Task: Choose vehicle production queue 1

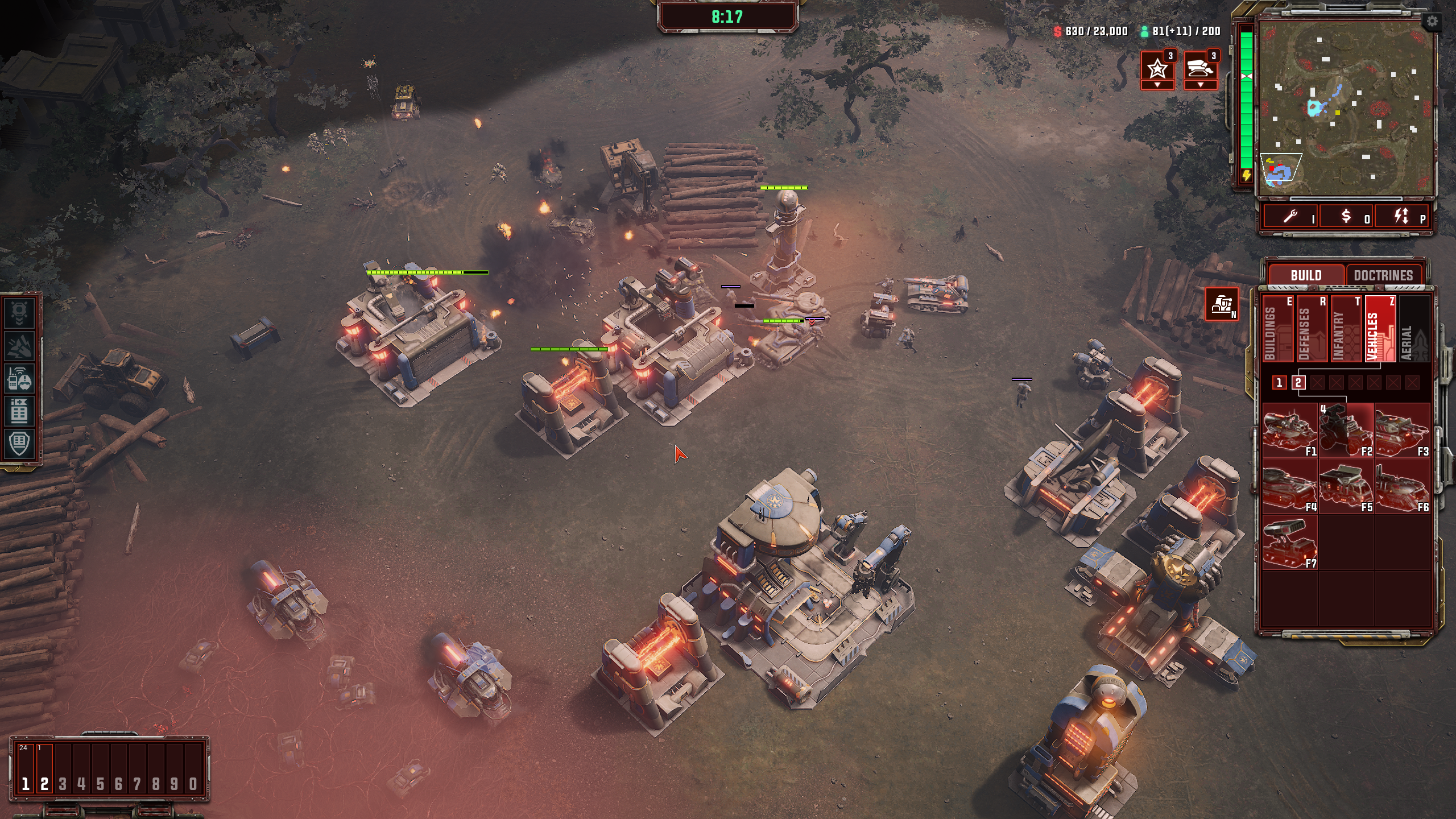Action: coord(1279,383)
